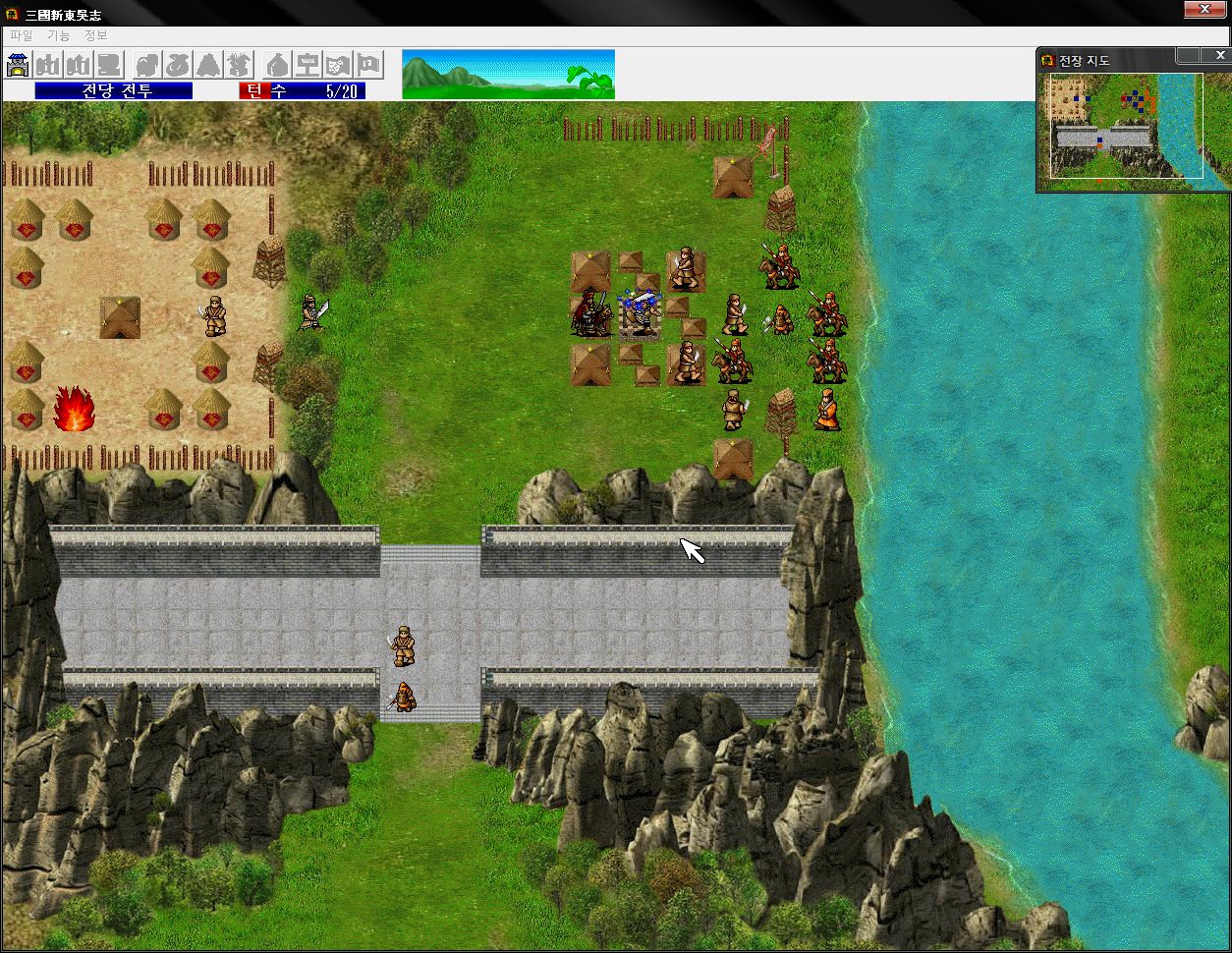Click the colored castle gate toolbar icon
1232x953 pixels.
tap(19, 66)
